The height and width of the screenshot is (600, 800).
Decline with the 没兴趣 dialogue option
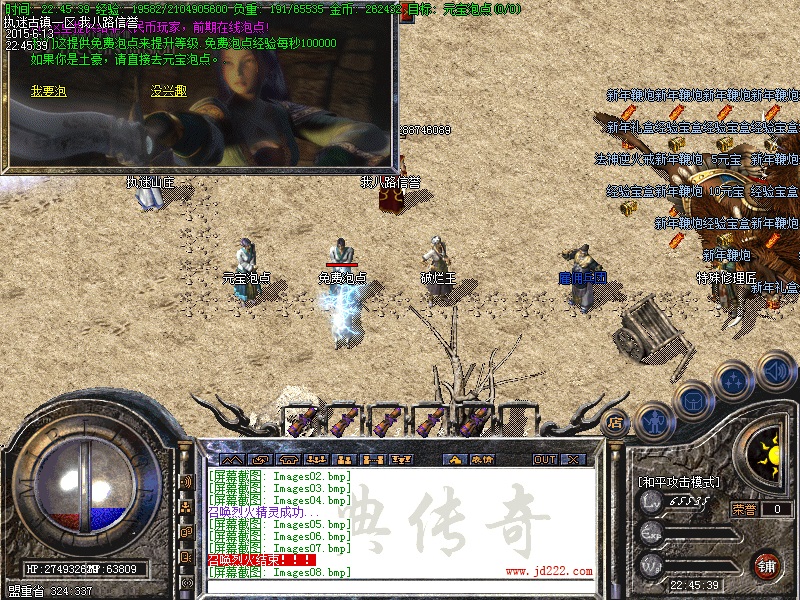(x=168, y=91)
